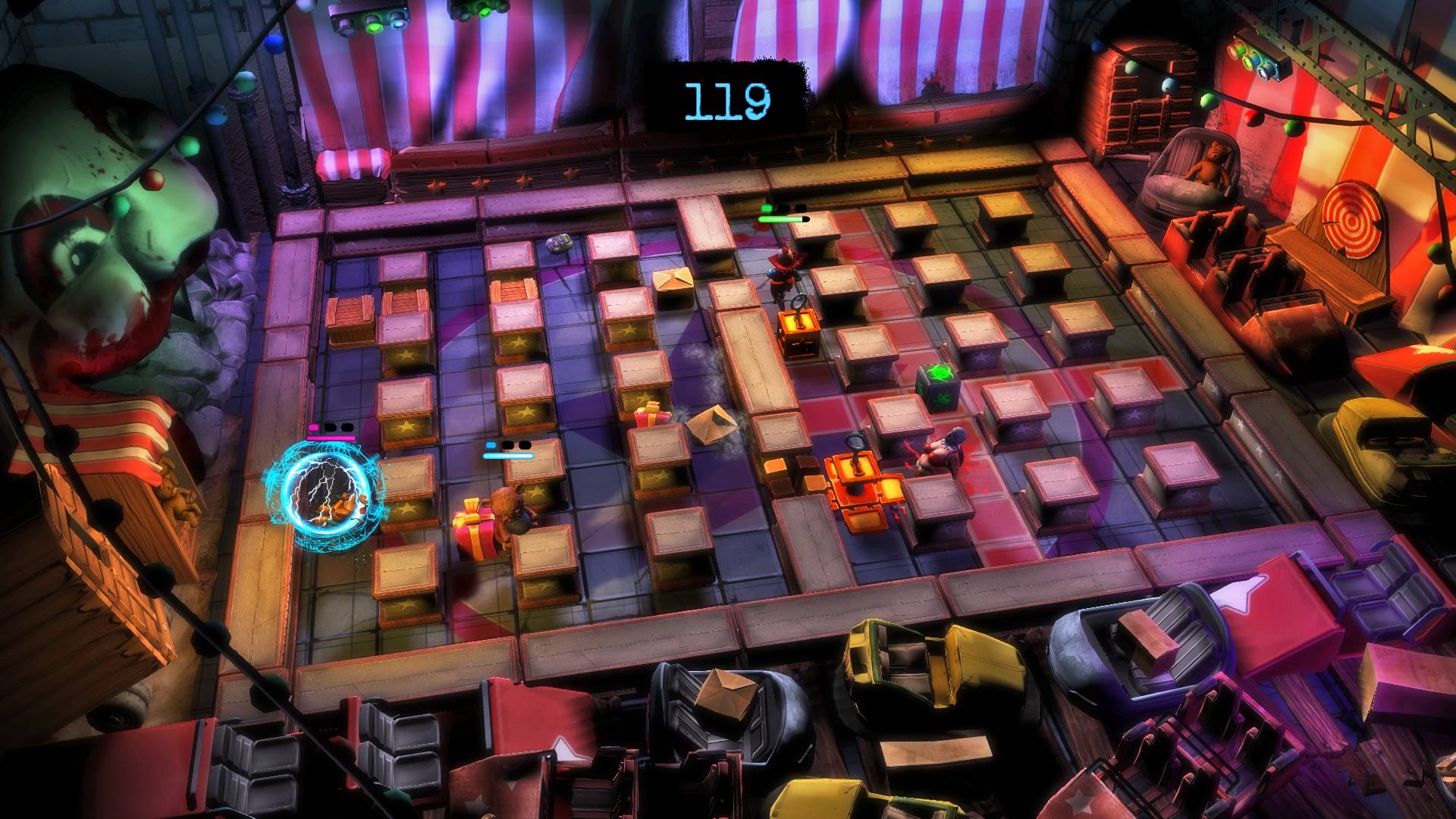Open the wooden chest on the left grid

350,318
